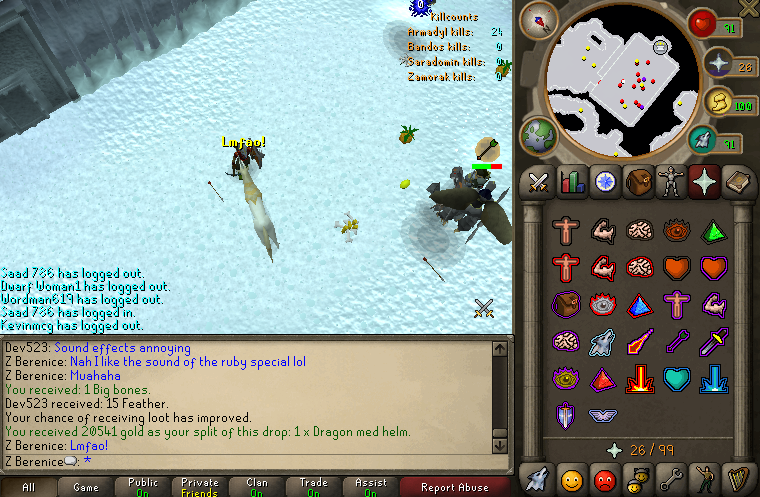The image size is (760, 497).
Task: Turn on Protect from Melee sword prayer
Action: (713, 342)
